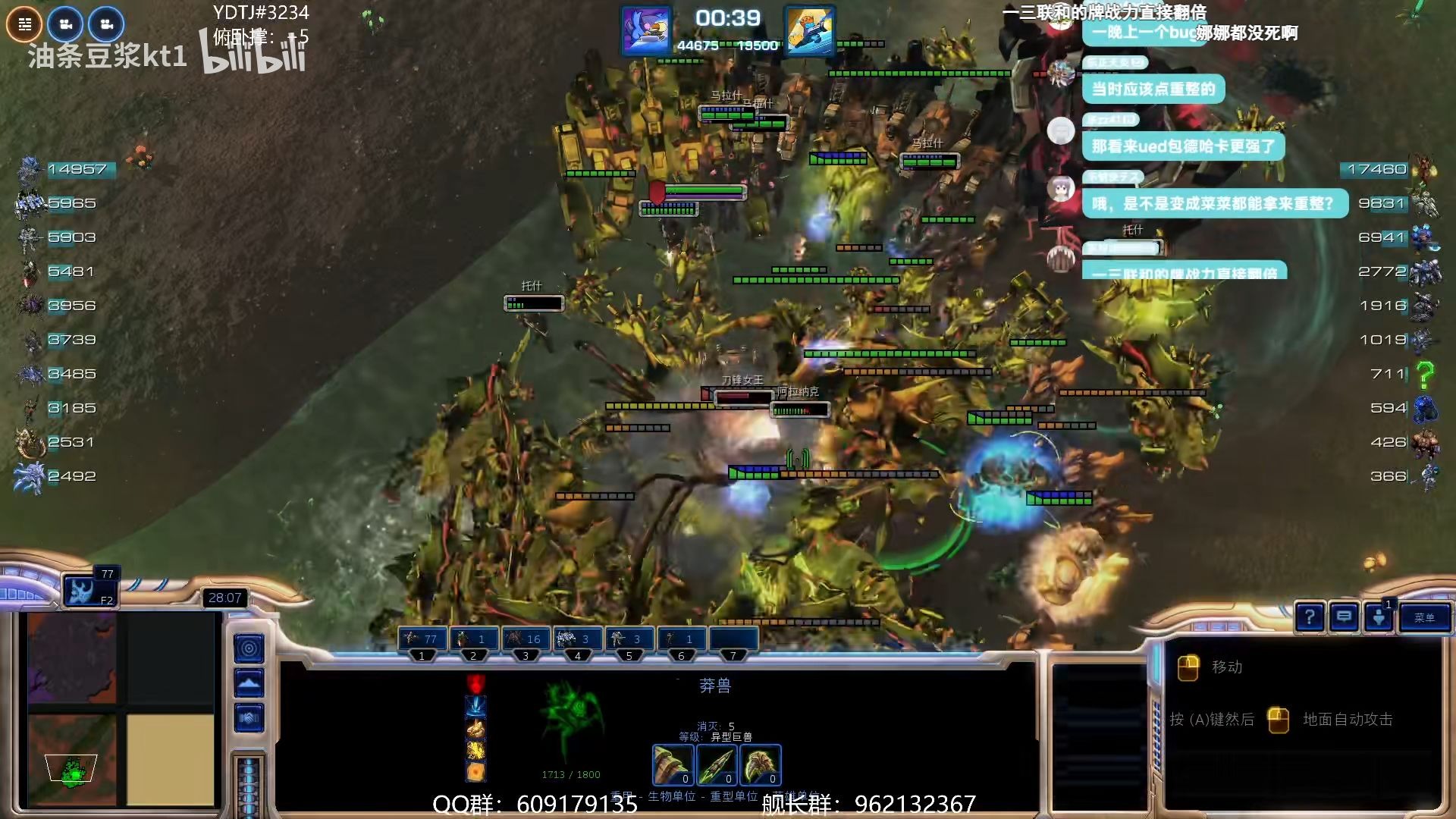Viewport: 1456px width, 819px height.
Task: Select the red shield buff icon
Action: click(x=475, y=682)
